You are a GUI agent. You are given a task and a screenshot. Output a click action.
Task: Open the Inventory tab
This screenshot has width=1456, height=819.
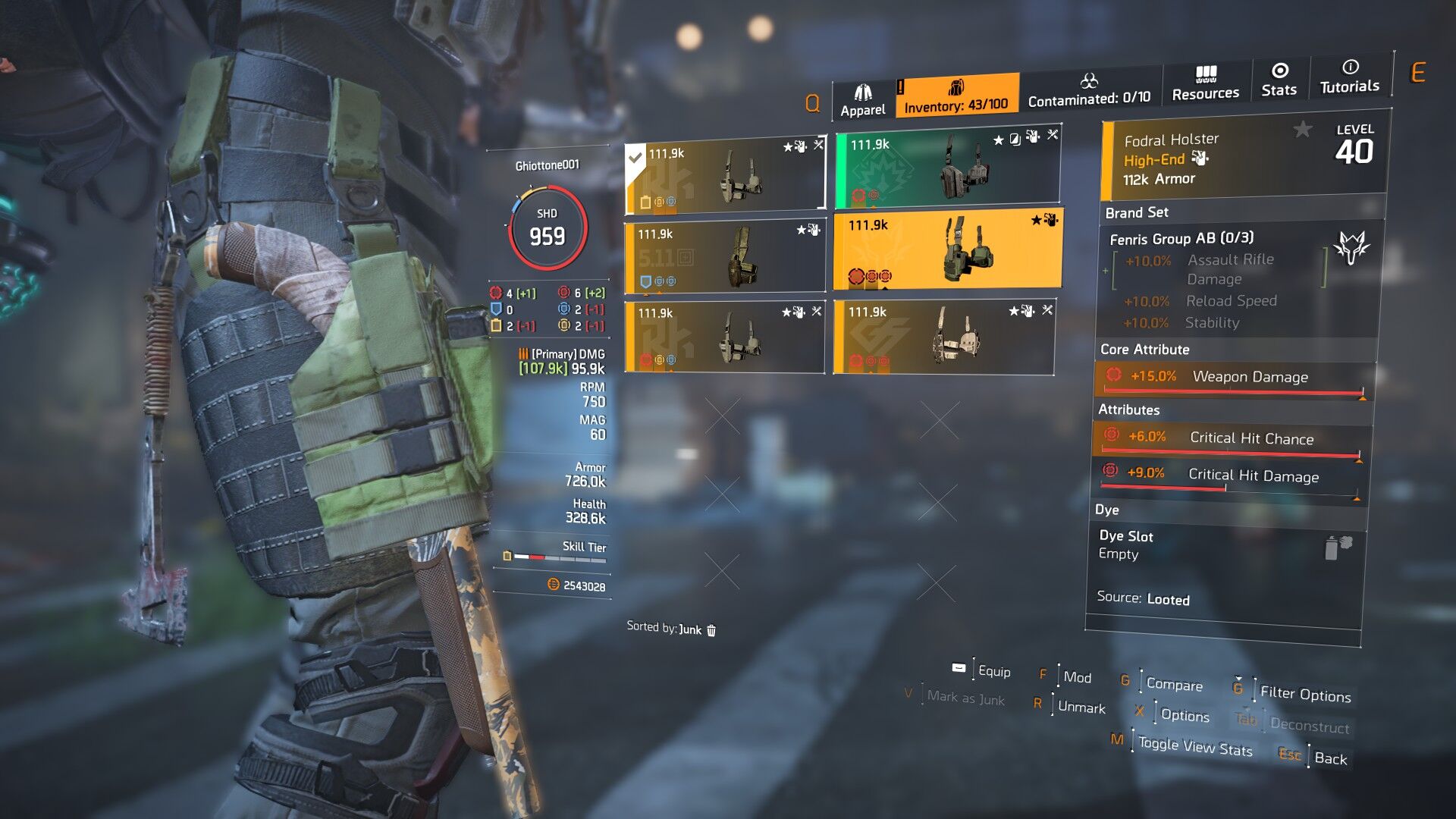point(956,96)
